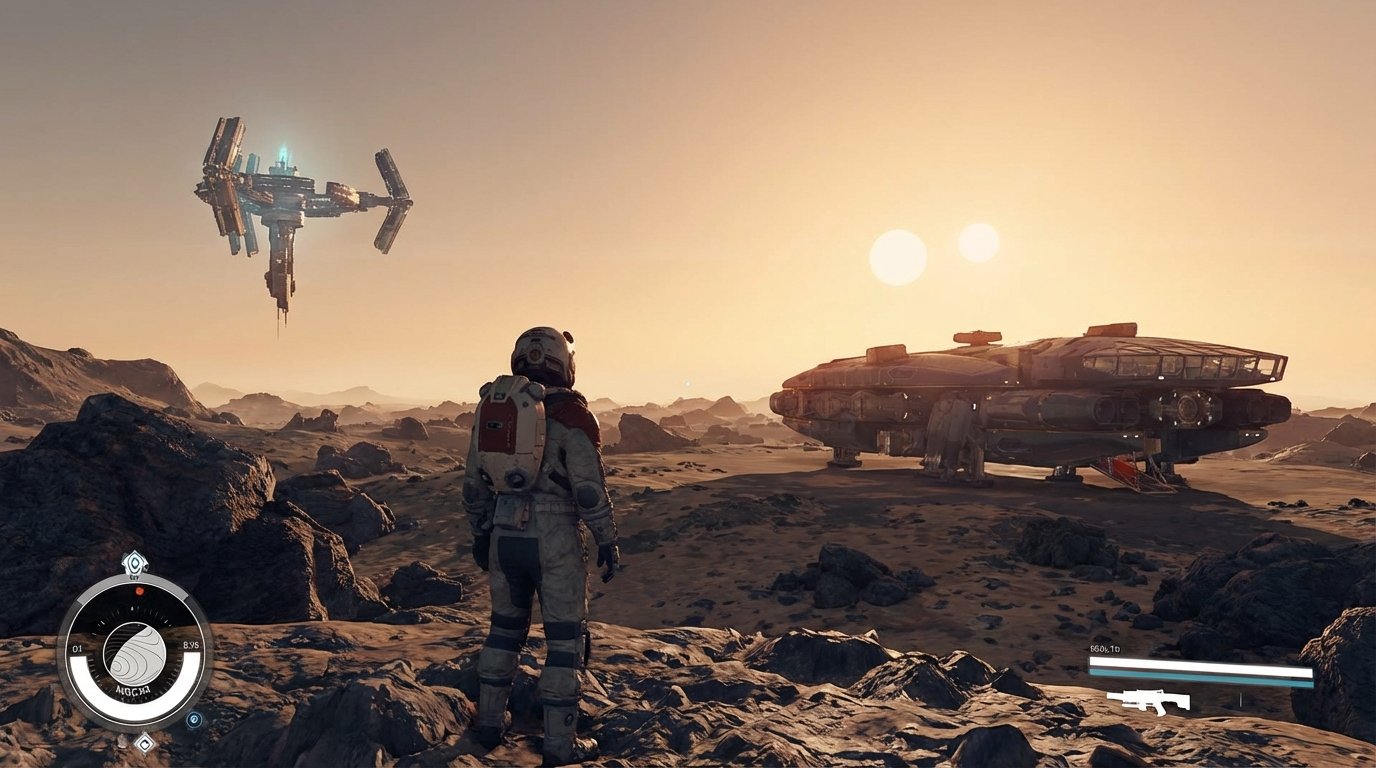Click the 660/10 ammo counter text
This screenshot has height=768, width=1376.
click(1105, 648)
